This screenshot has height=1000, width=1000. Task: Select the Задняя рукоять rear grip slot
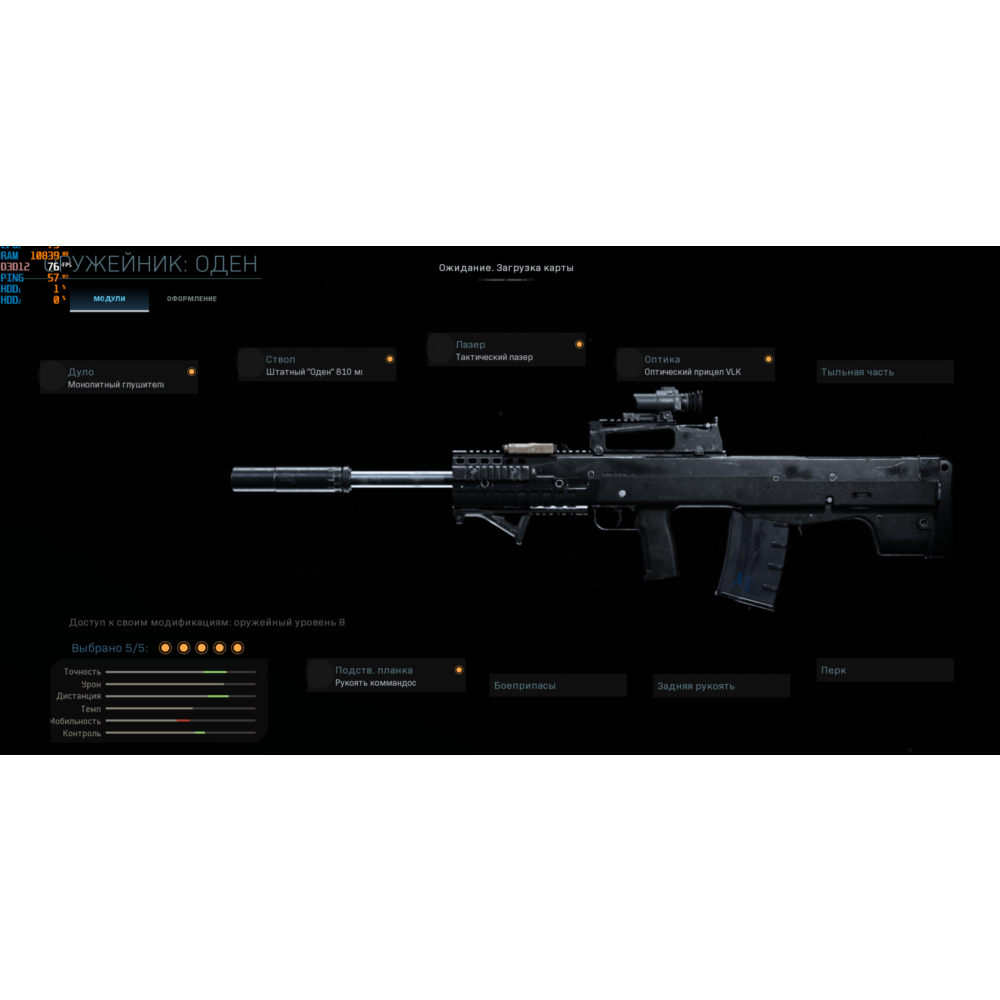pyautogui.click(x=721, y=686)
